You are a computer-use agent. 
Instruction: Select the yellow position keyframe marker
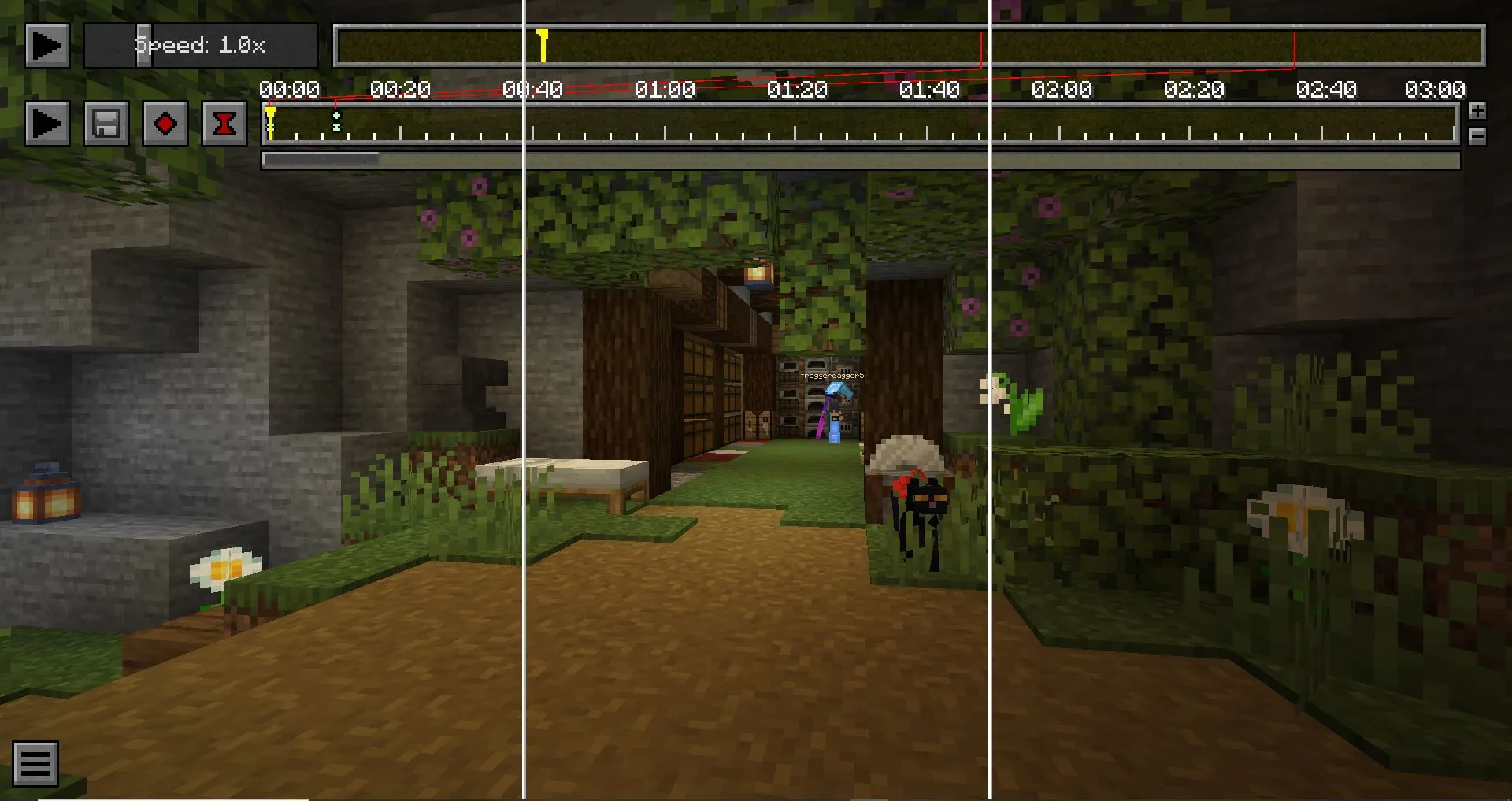click(270, 118)
